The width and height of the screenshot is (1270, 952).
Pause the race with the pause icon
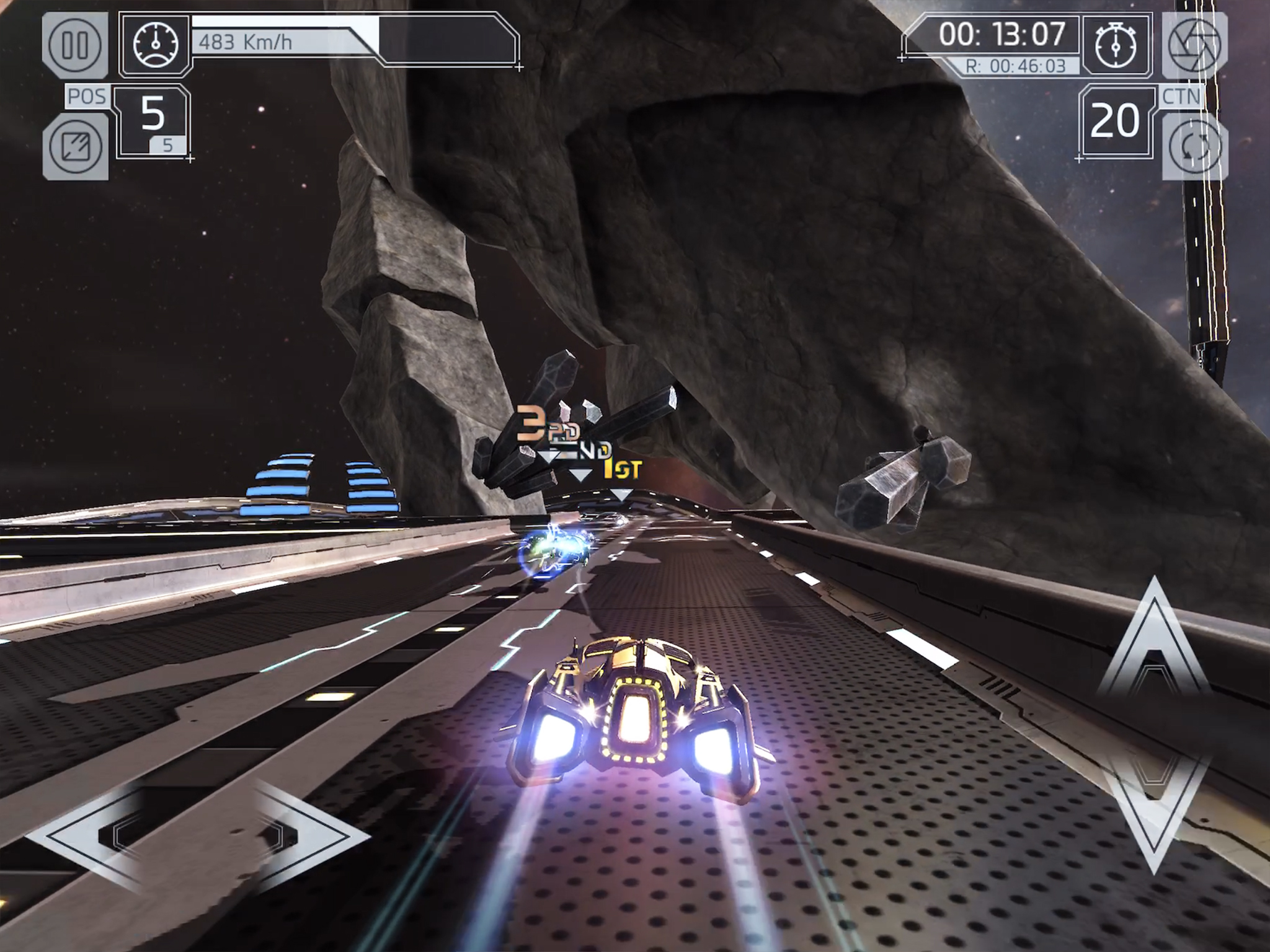pyautogui.click(x=76, y=45)
